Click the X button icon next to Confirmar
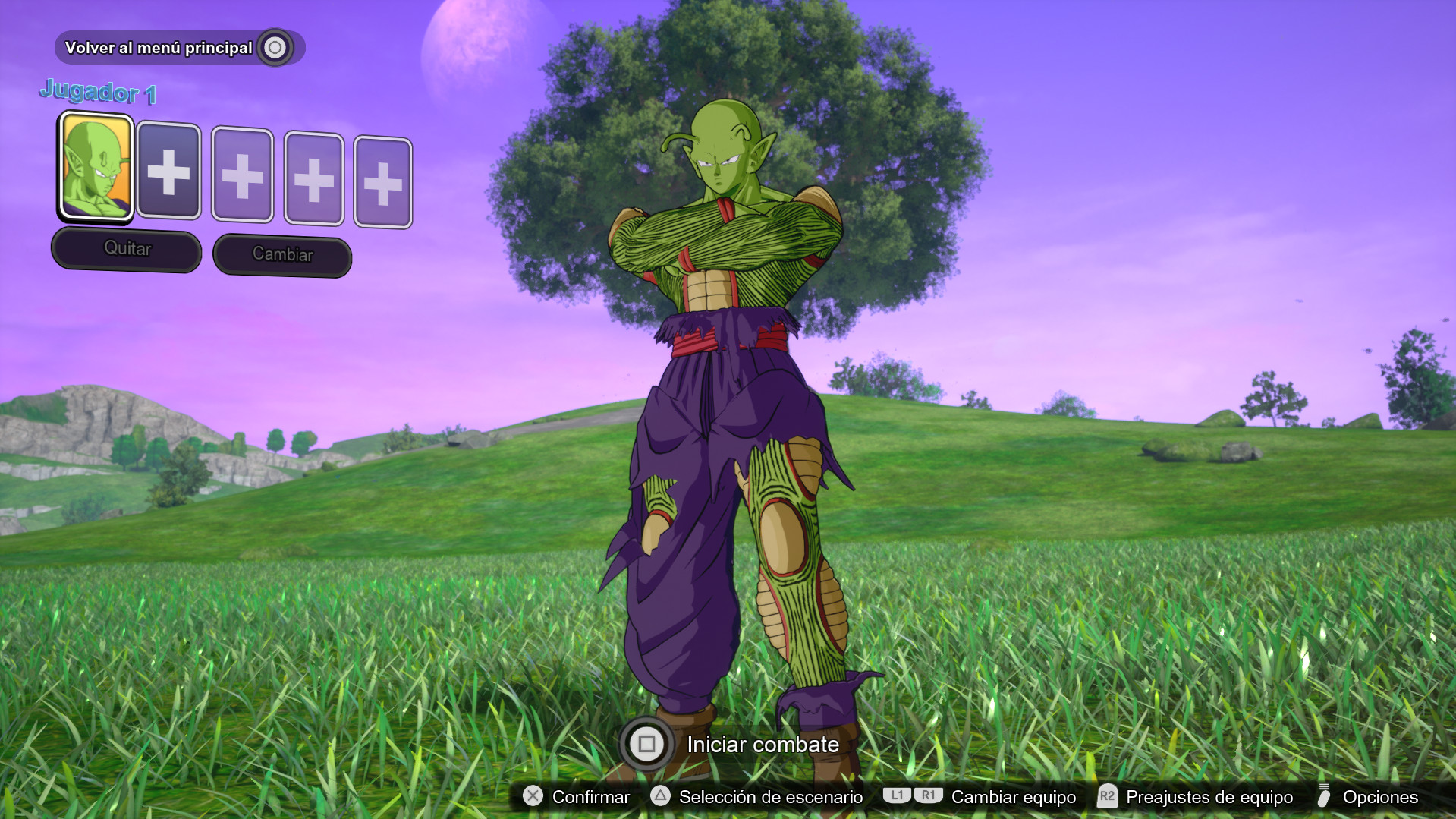The width and height of the screenshot is (1456, 819). coord(534,797)
